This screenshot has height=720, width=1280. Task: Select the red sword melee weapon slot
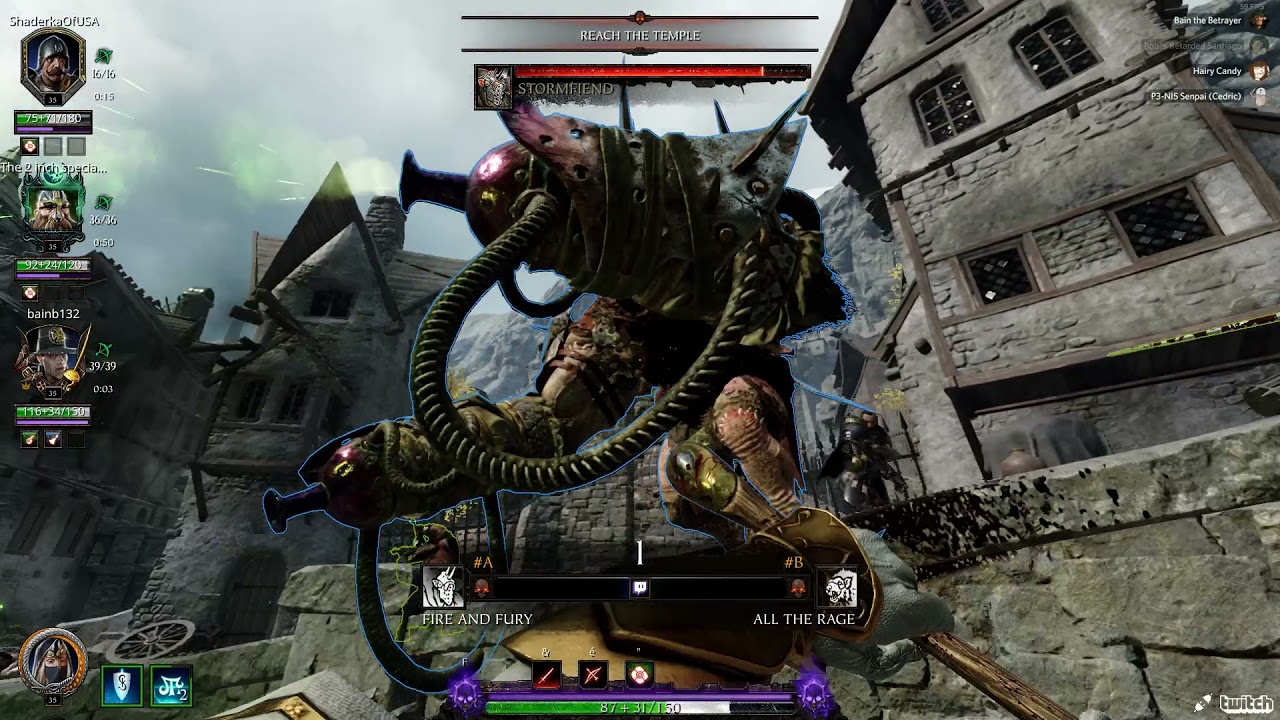click(546, 676)
